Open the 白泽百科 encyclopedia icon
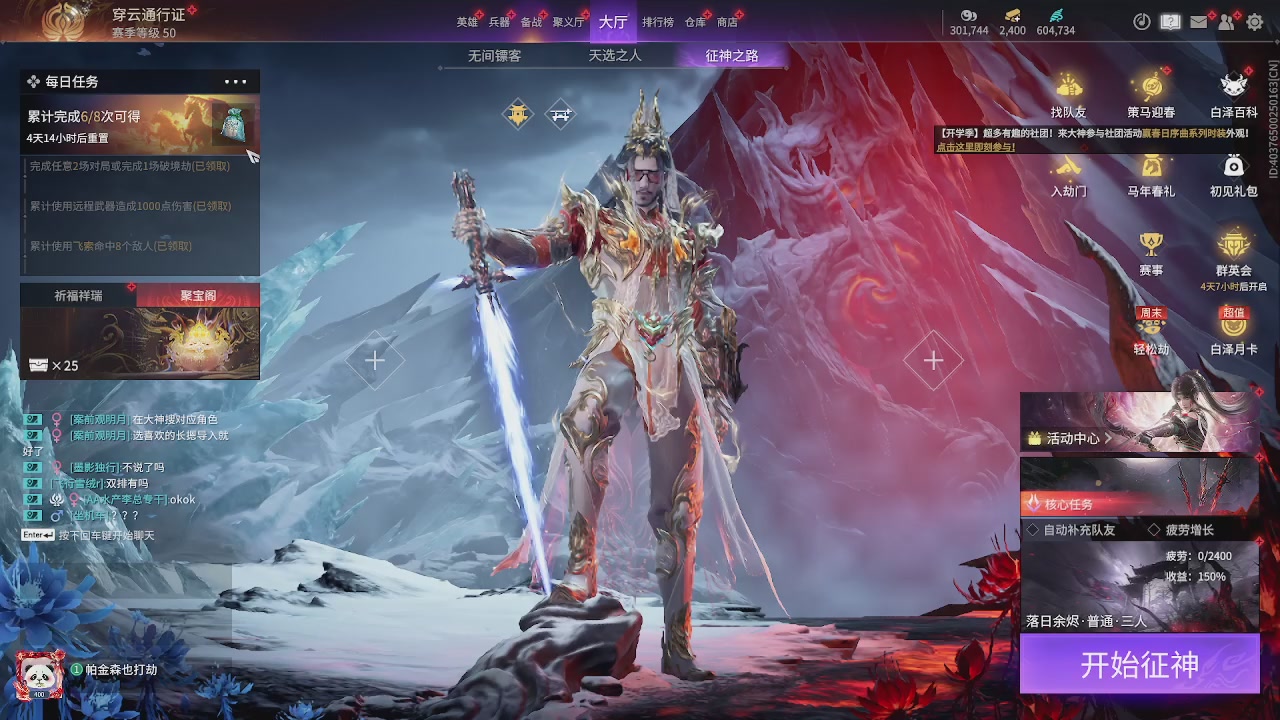This screenshot has height=720, width=1280. point(1234,95)
